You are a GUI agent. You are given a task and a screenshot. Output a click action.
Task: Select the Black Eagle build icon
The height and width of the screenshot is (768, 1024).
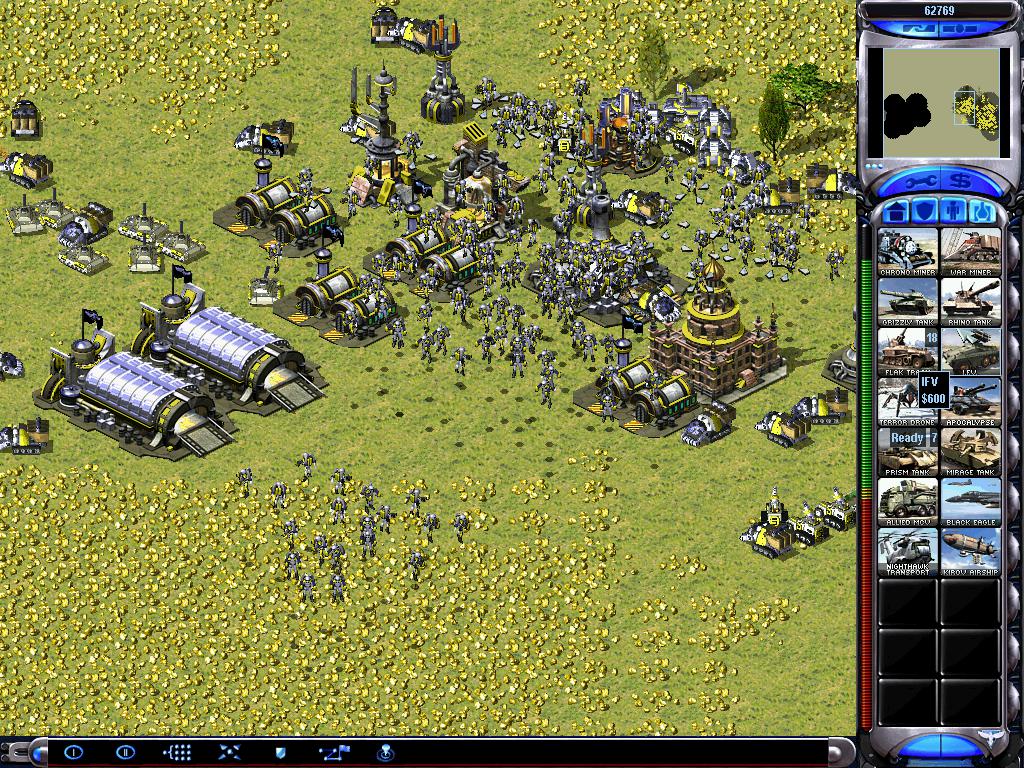[x=970, y=502]
